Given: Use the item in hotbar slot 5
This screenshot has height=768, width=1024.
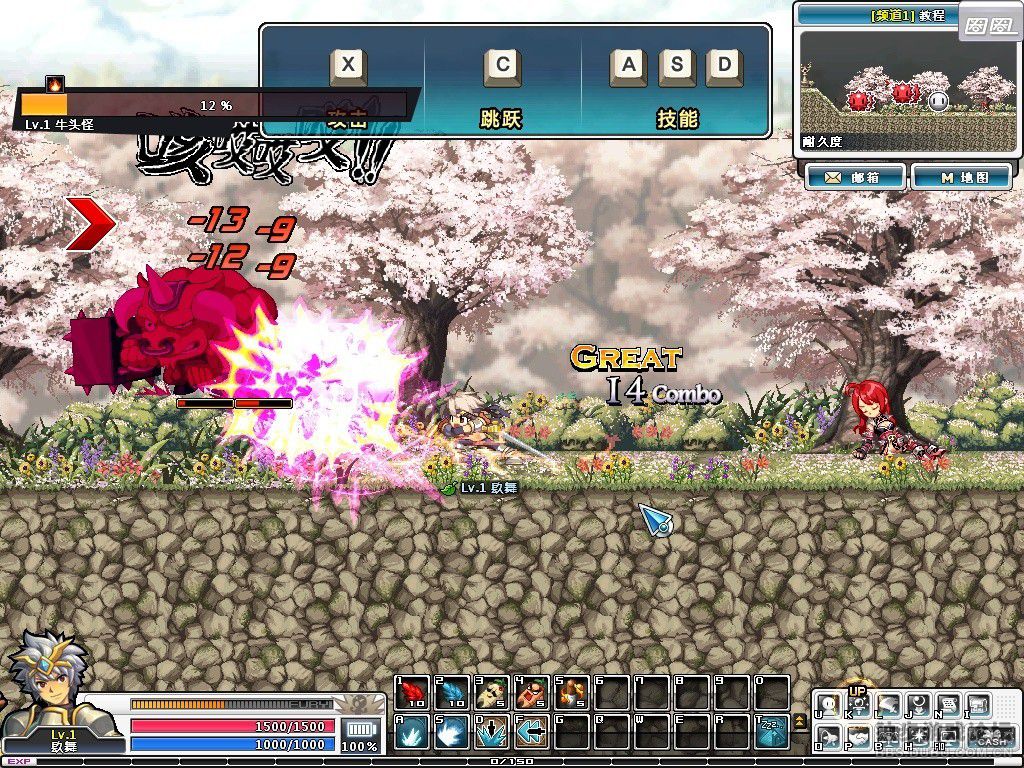Looking at the screenshot, I should [x=571, y=692].
